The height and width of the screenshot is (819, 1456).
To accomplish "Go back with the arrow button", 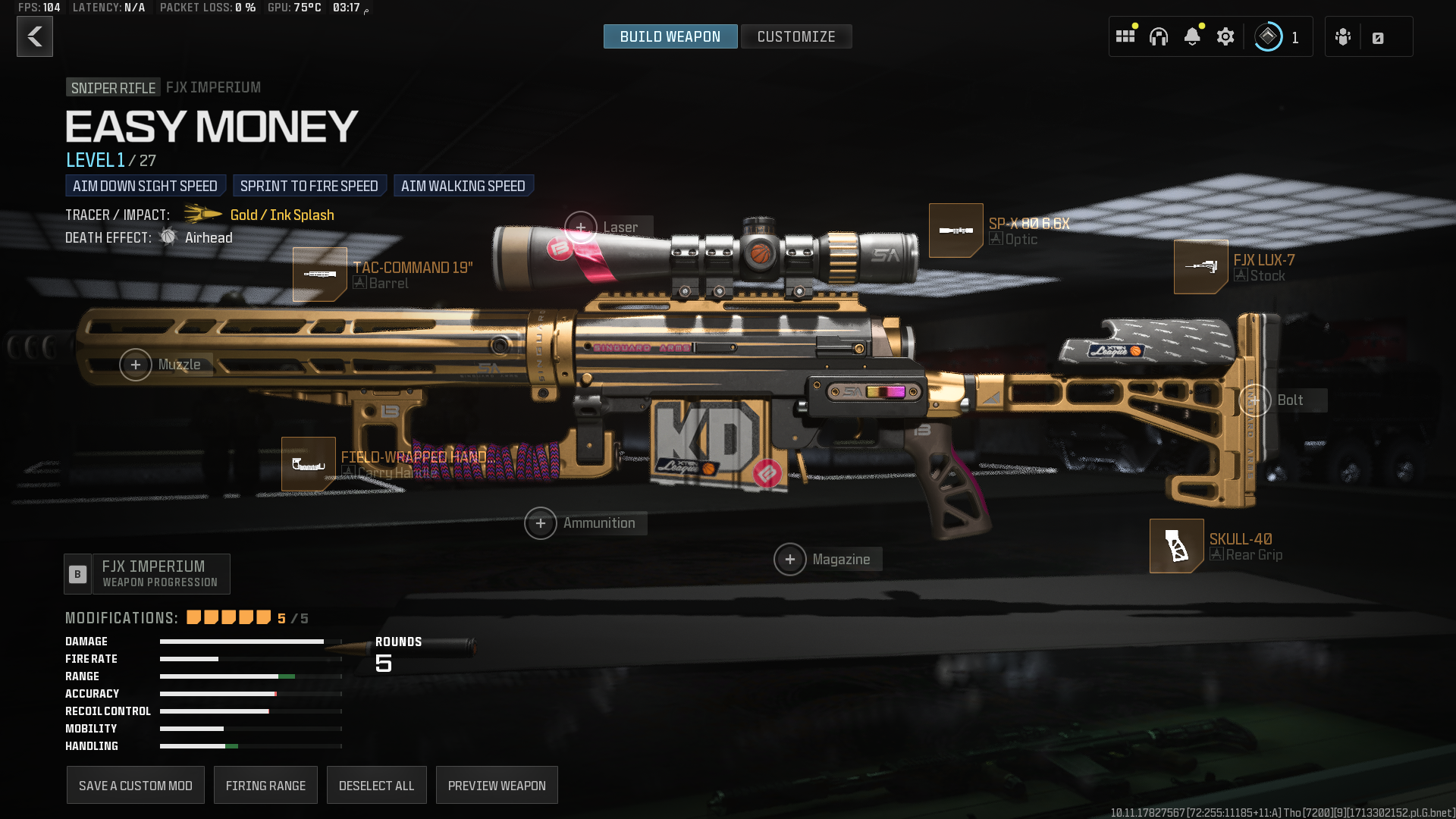I will coord(35,36).
